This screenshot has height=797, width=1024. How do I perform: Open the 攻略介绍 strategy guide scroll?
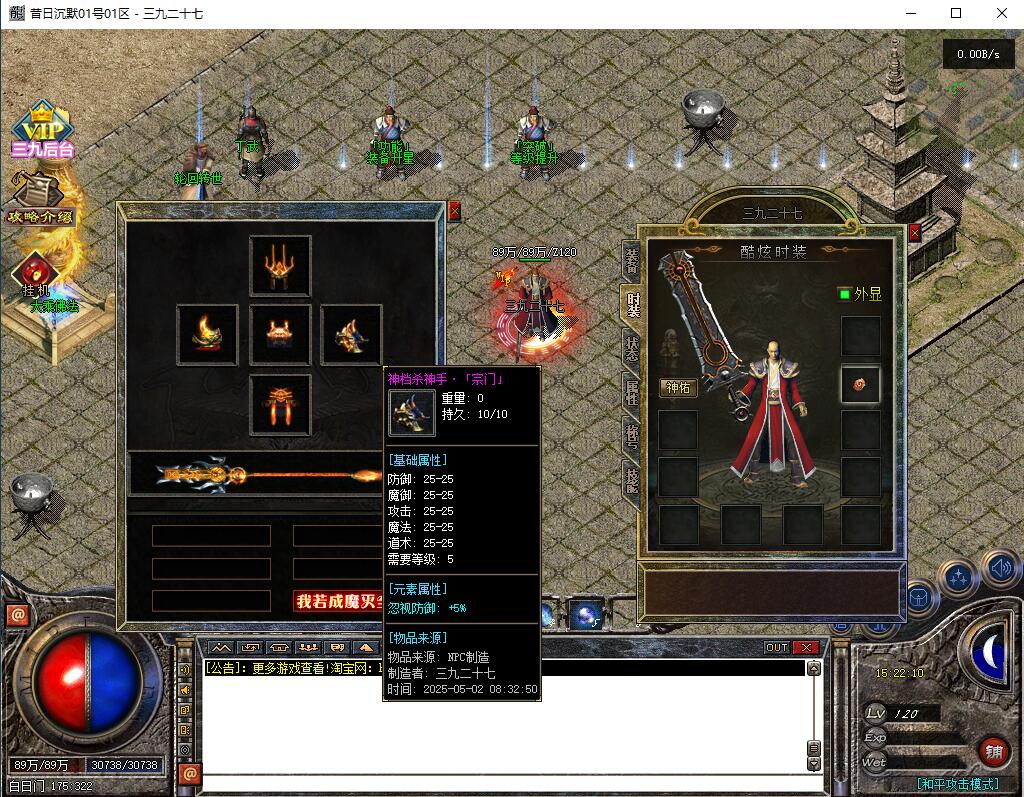[40, 199]
